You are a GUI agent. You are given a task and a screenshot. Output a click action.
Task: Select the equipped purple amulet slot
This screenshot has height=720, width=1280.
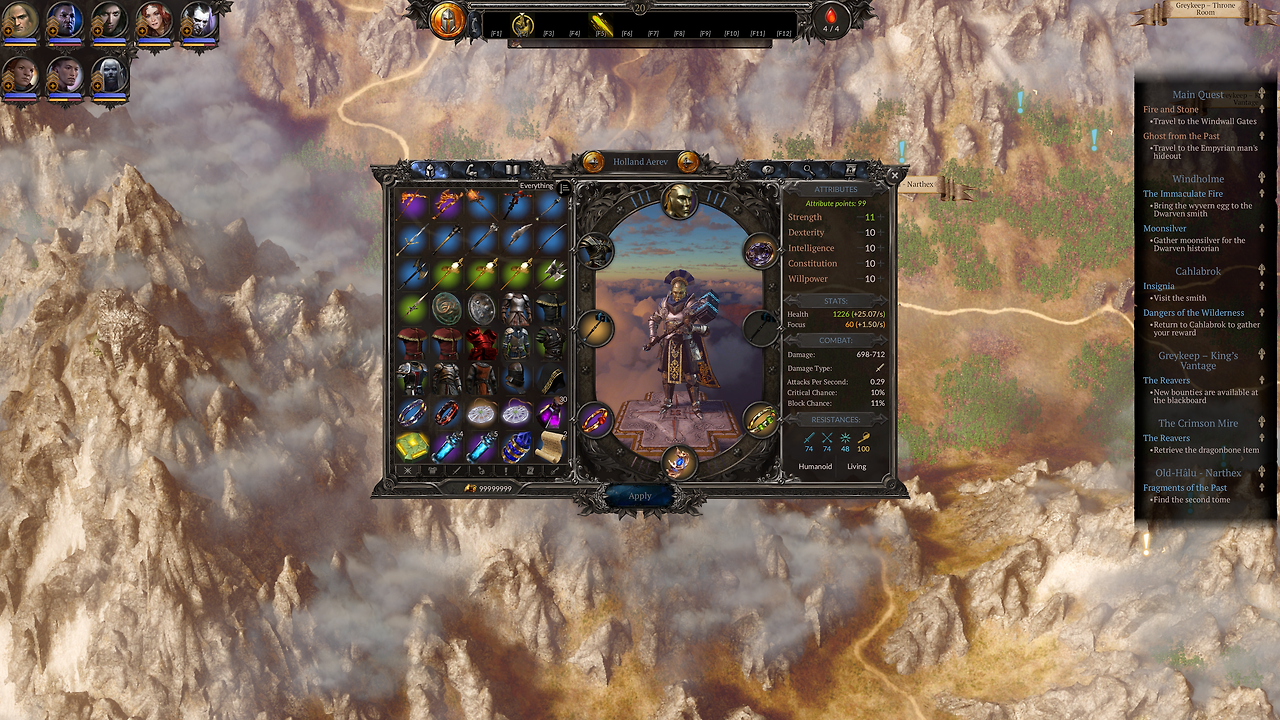click(x=761, y=251)
